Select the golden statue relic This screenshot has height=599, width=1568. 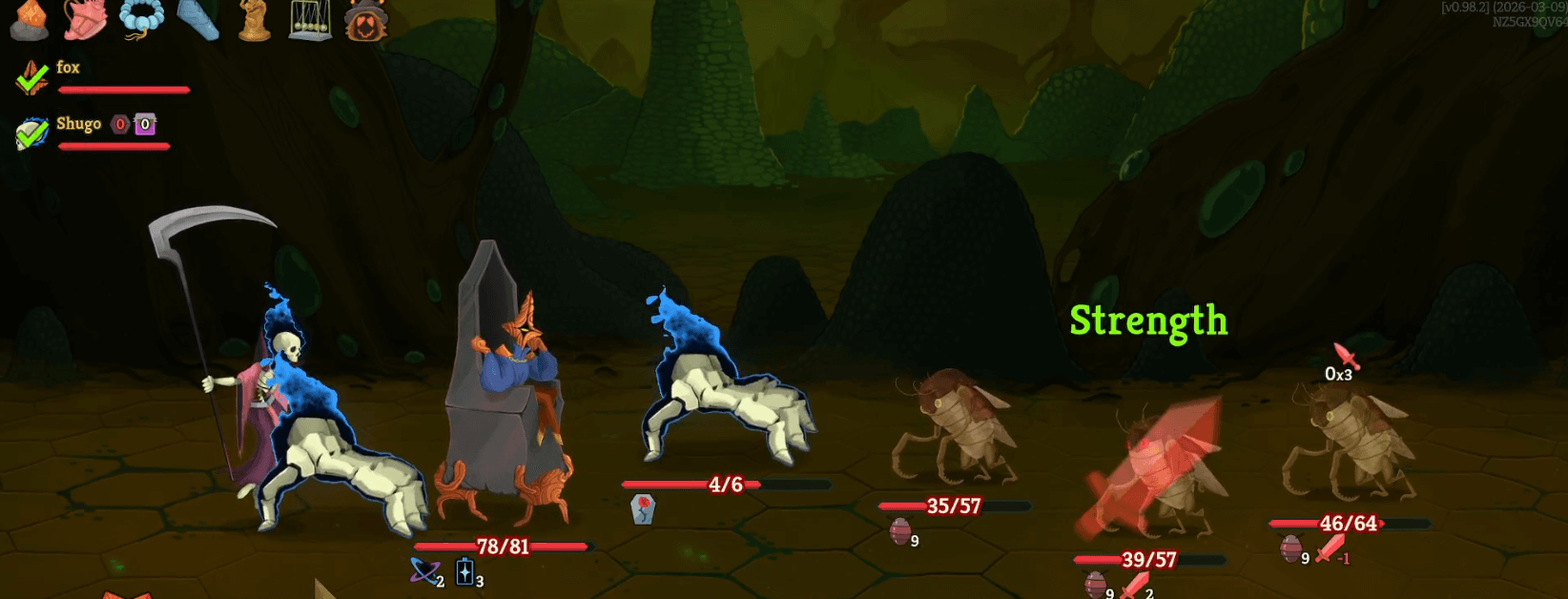click(254, 20)
